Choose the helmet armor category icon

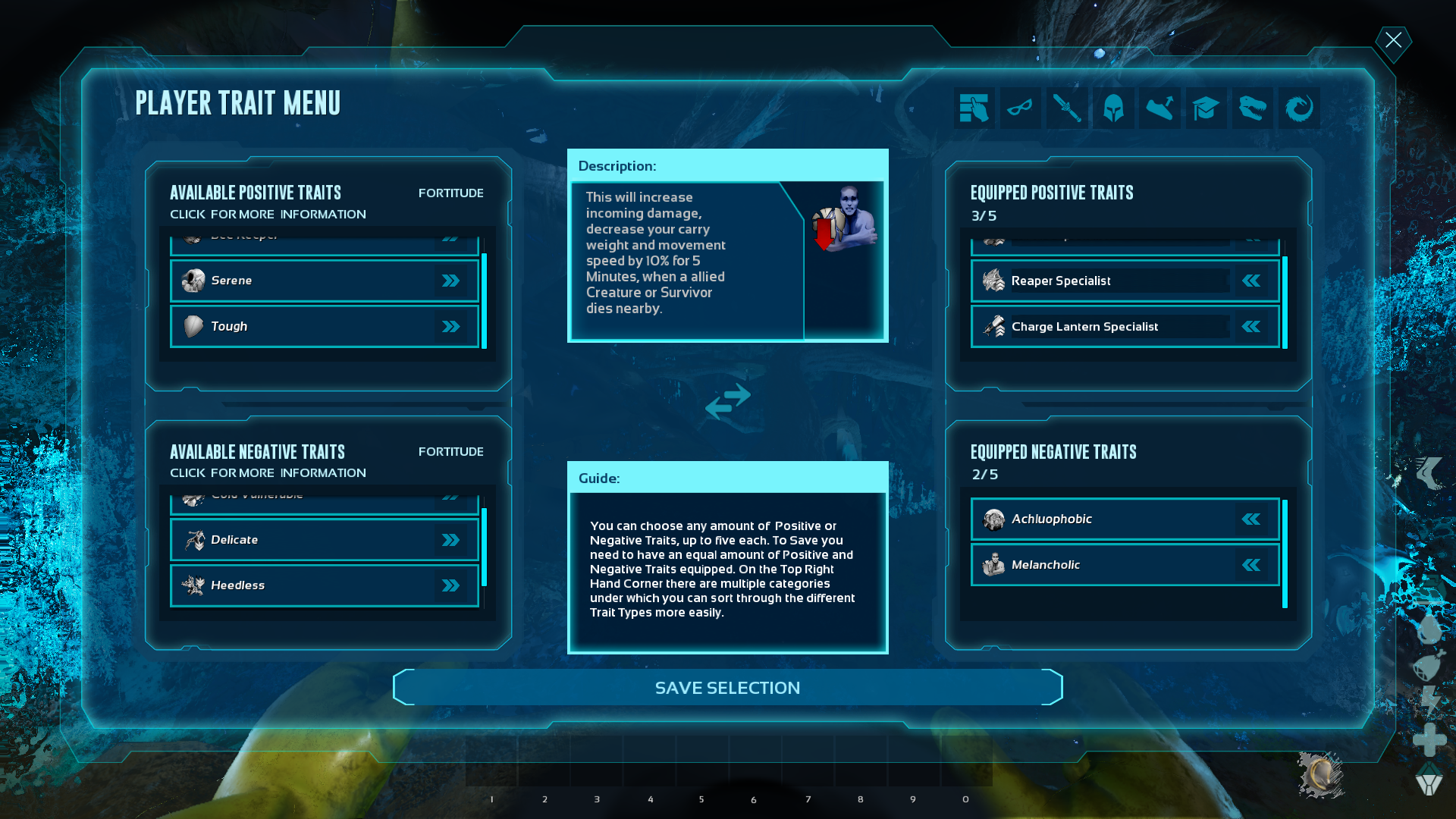click(1113, 108)
